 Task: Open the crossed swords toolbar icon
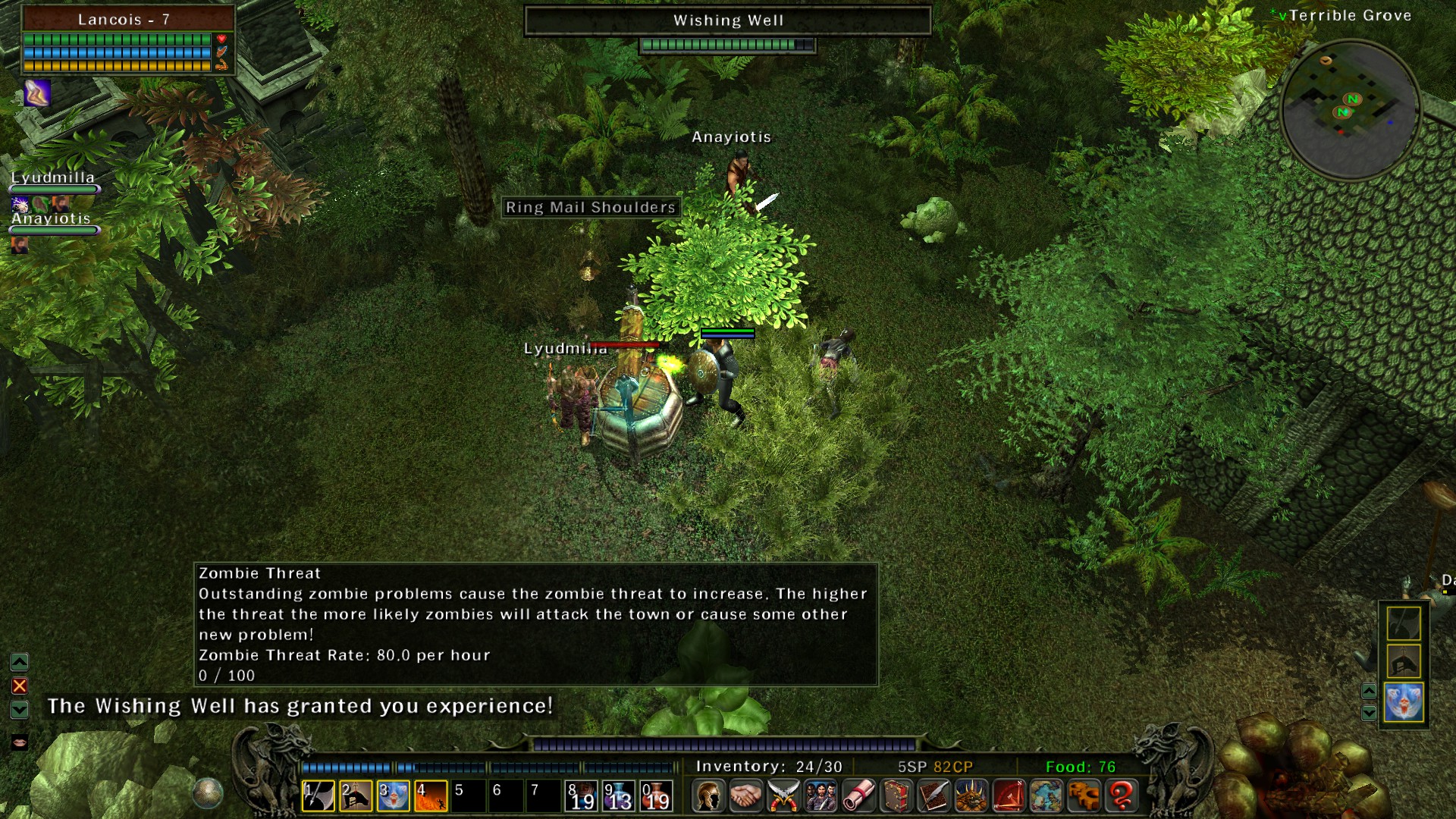783,796
